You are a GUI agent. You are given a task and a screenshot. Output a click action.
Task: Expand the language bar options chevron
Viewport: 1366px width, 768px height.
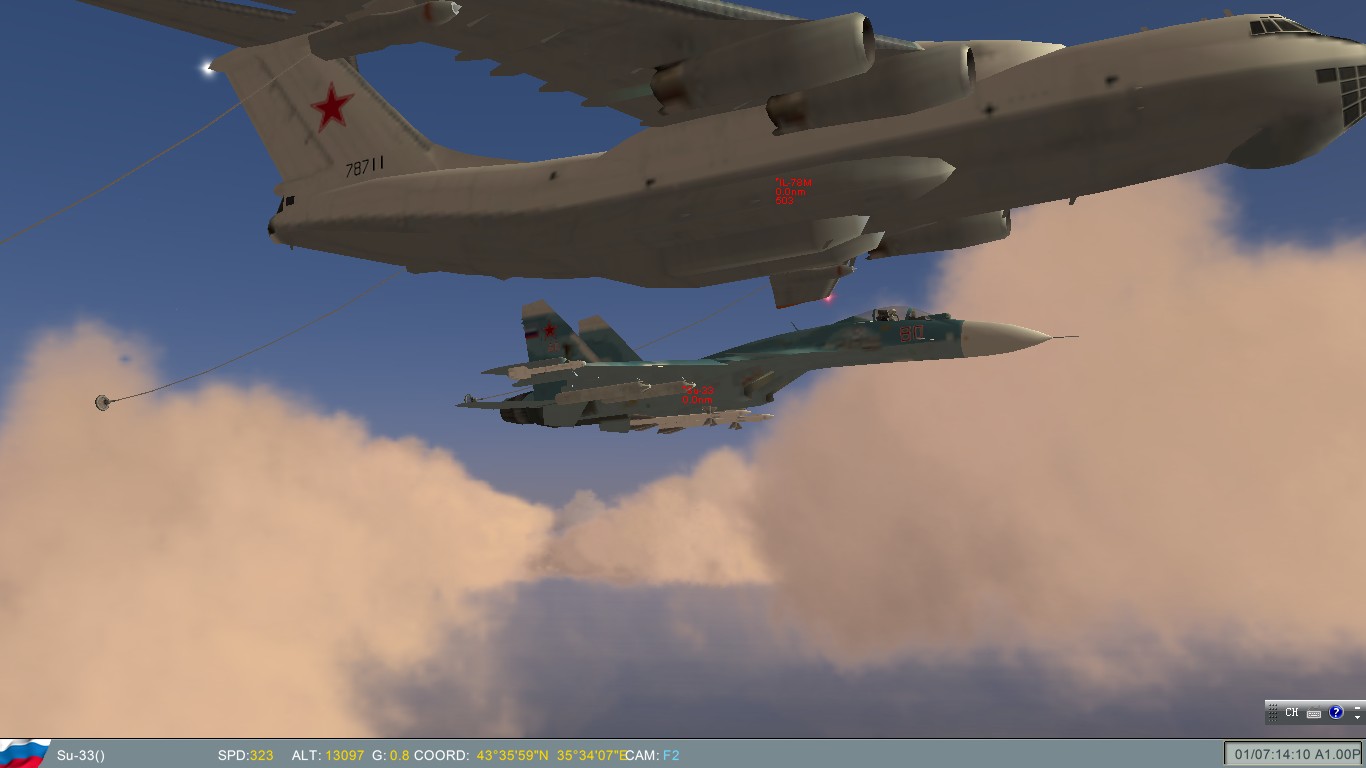1358,717
